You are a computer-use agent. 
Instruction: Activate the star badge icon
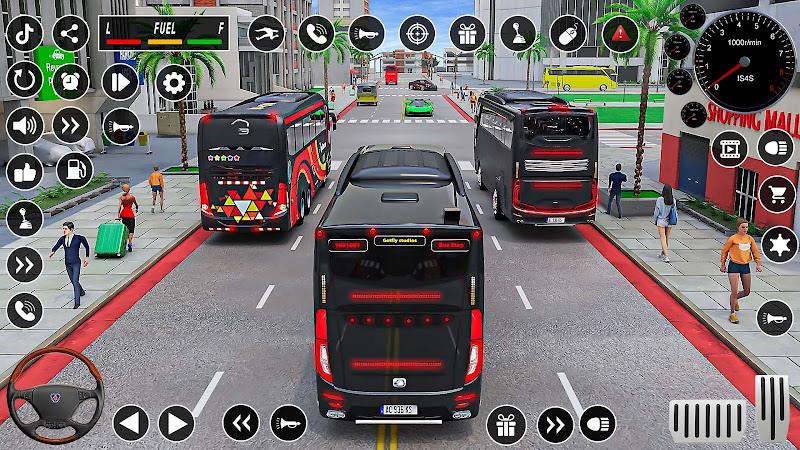pyautogui.click(x=776, y=243)
